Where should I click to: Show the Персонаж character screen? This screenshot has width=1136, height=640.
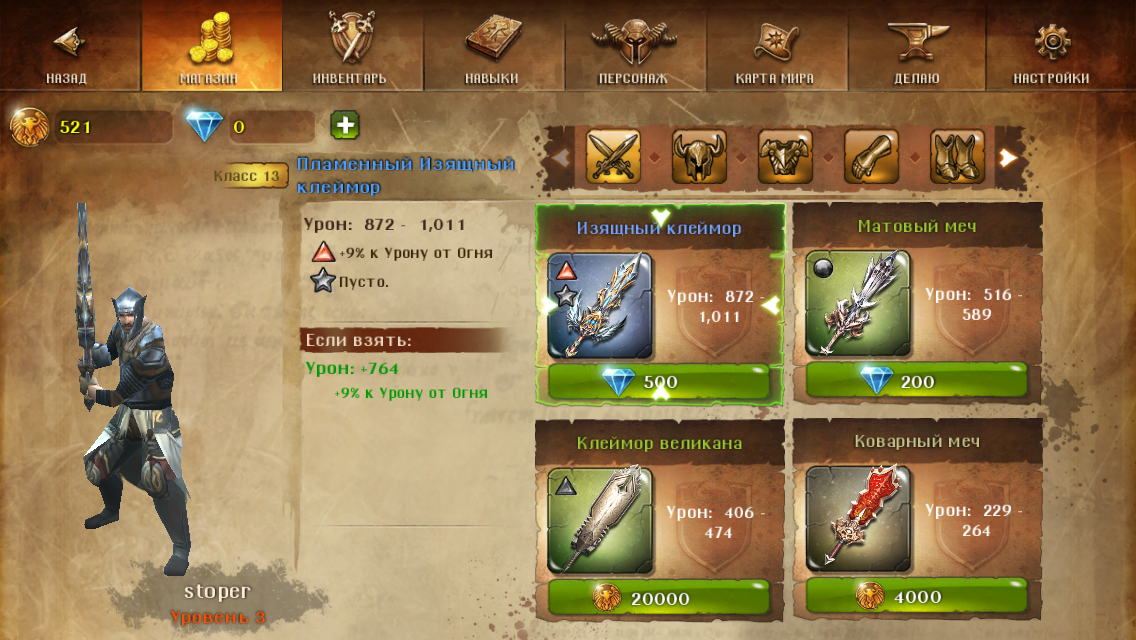pyautogui.click(x=633, y=48)
